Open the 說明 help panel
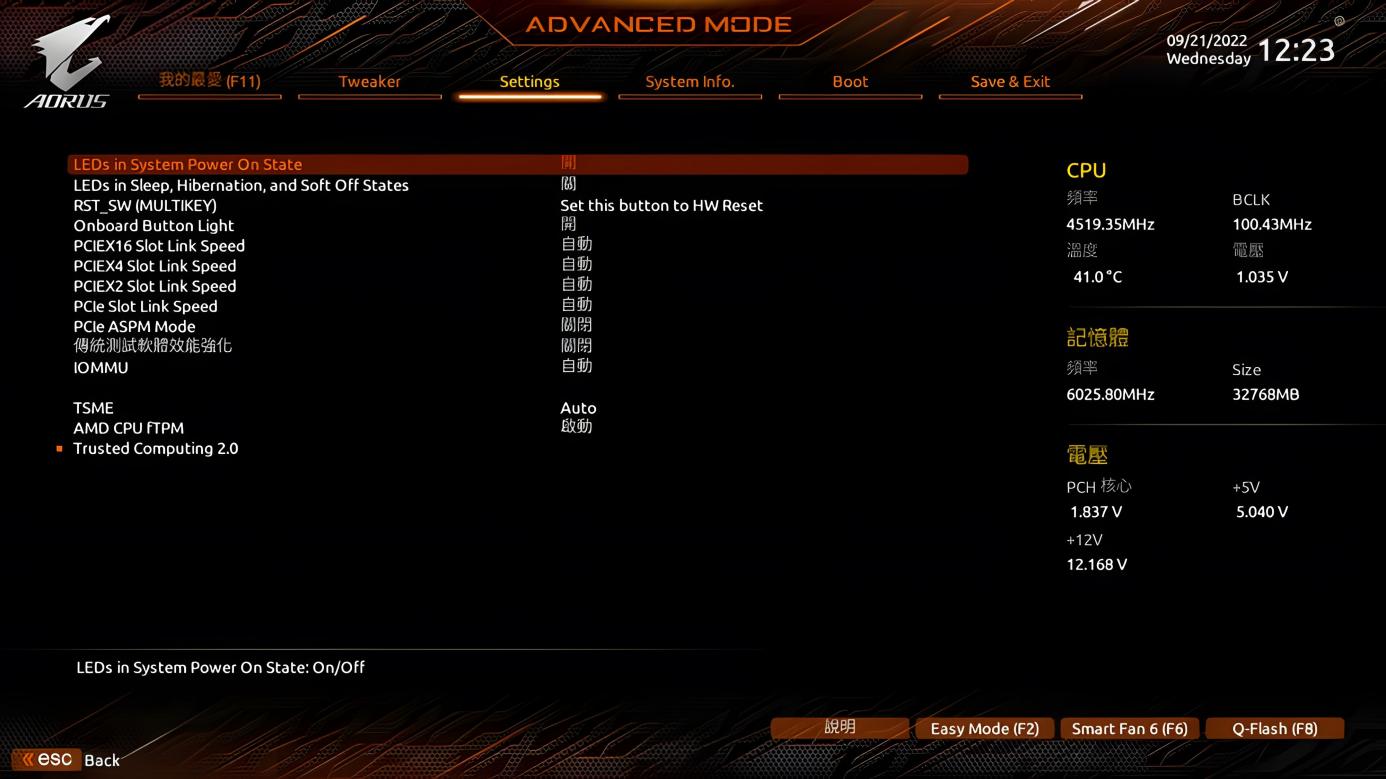 coord(840,728)
